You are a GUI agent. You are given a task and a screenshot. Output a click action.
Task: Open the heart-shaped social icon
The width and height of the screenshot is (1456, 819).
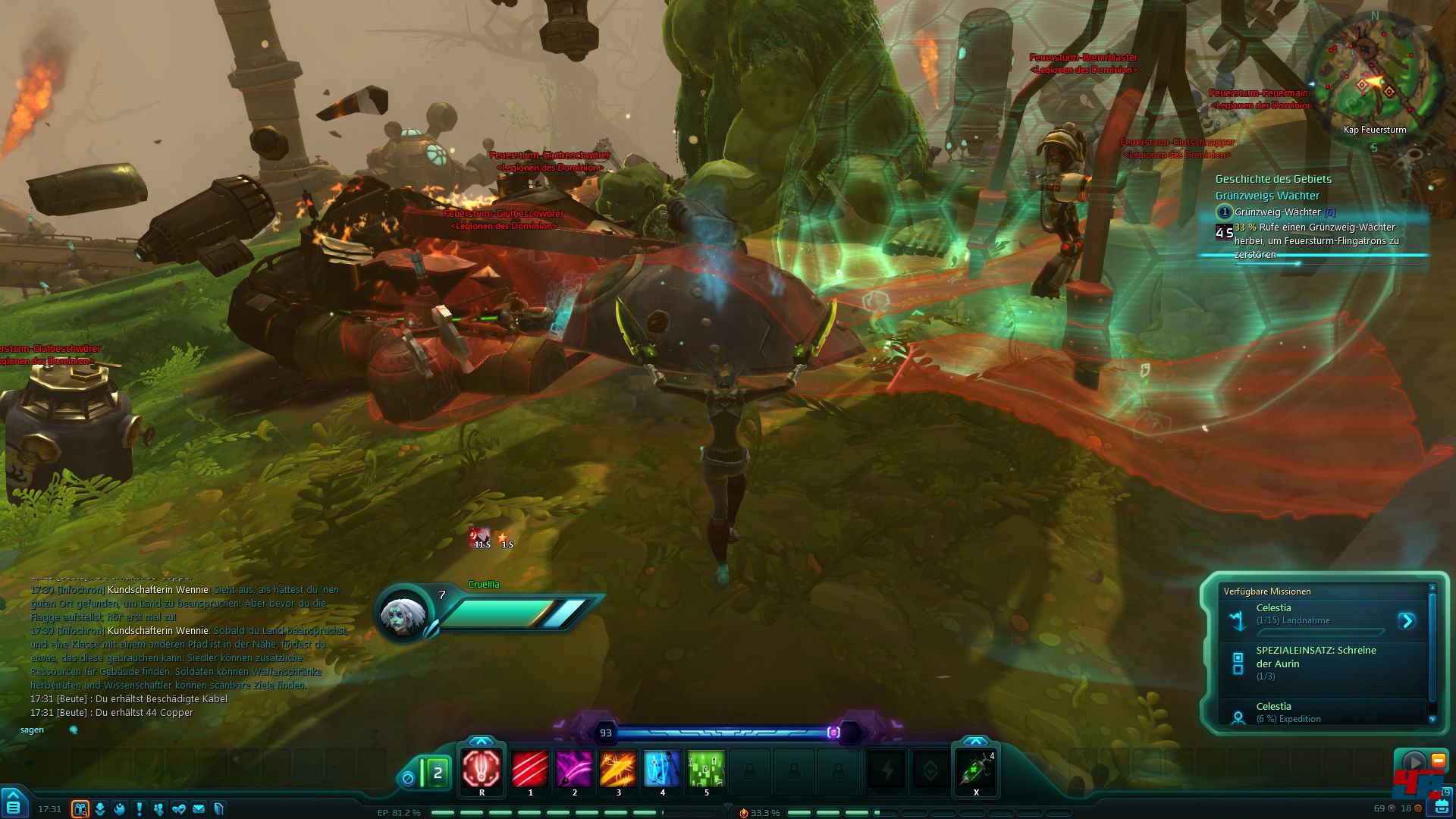[x=179, y=809]
